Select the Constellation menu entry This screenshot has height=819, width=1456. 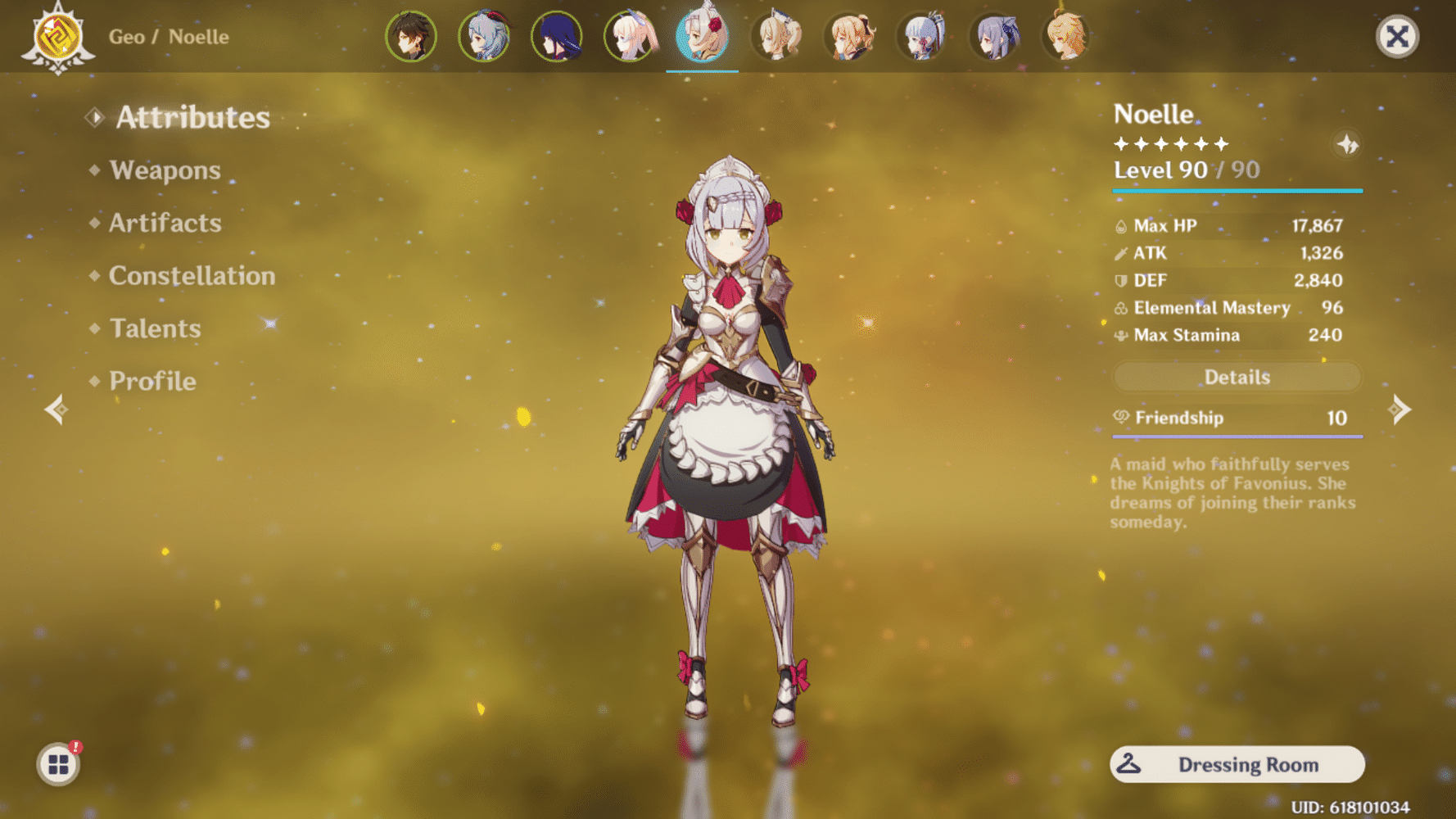tap(191, 276)
